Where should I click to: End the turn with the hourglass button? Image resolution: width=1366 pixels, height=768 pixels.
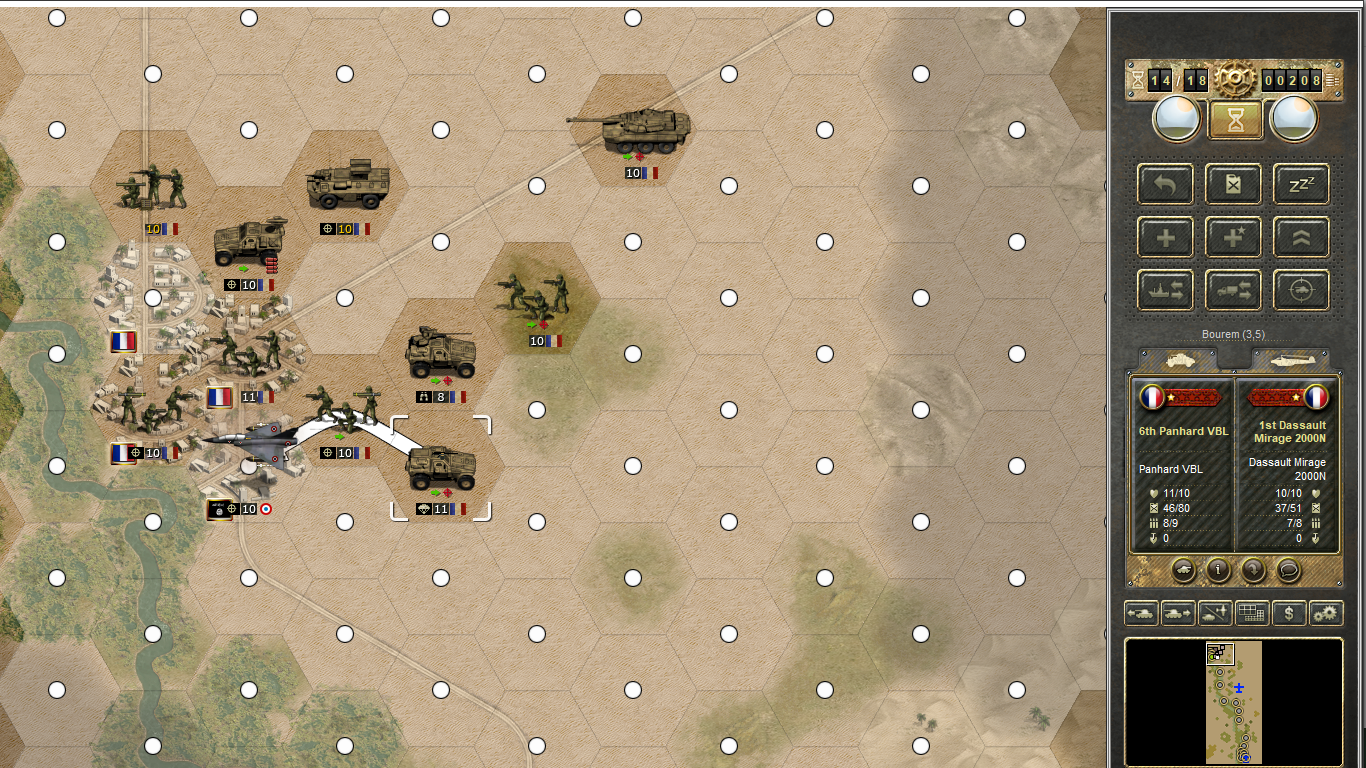pyautogui.click(x=1234, y=120)
